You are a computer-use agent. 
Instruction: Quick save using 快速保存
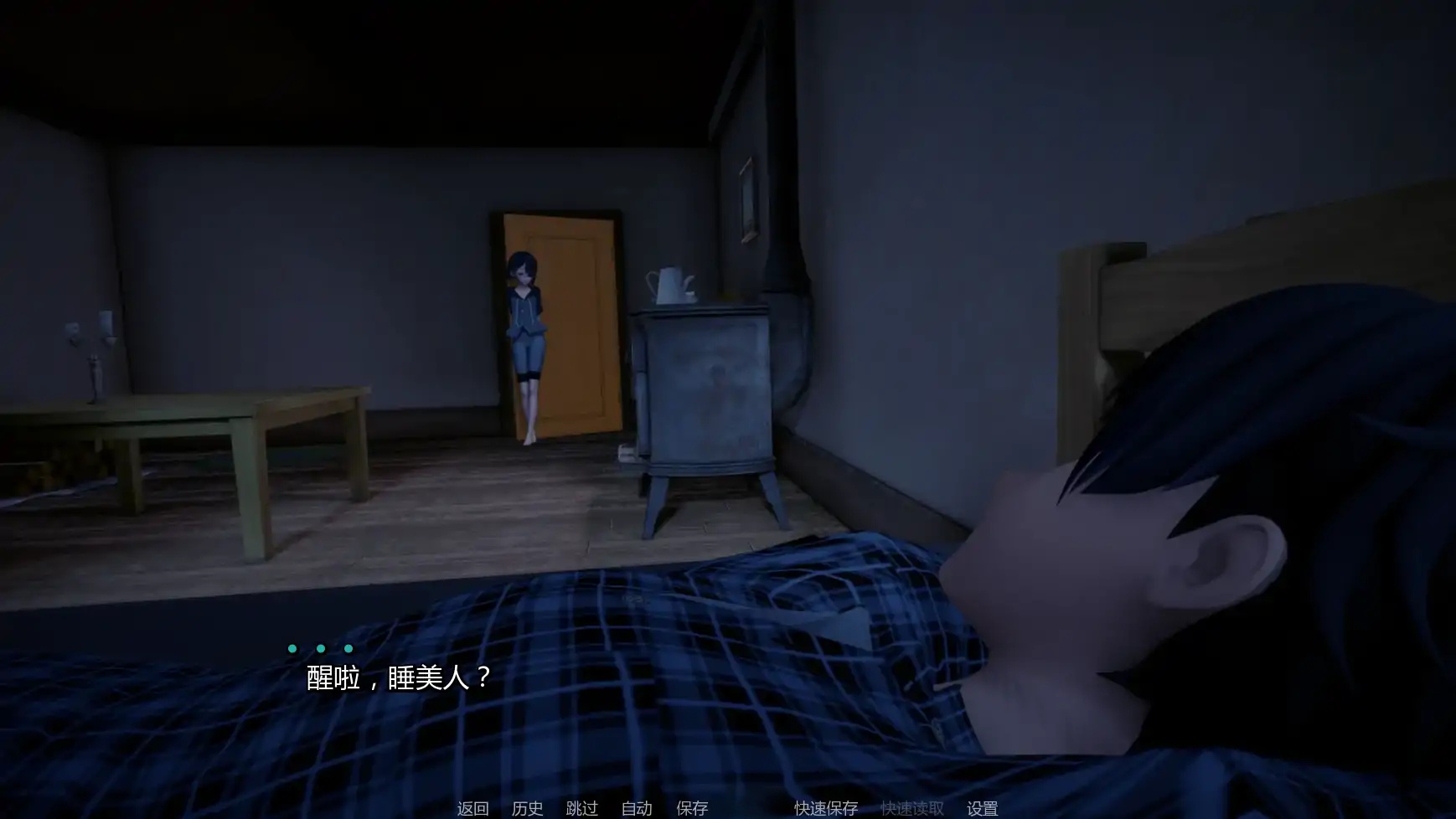coord(825,809)
